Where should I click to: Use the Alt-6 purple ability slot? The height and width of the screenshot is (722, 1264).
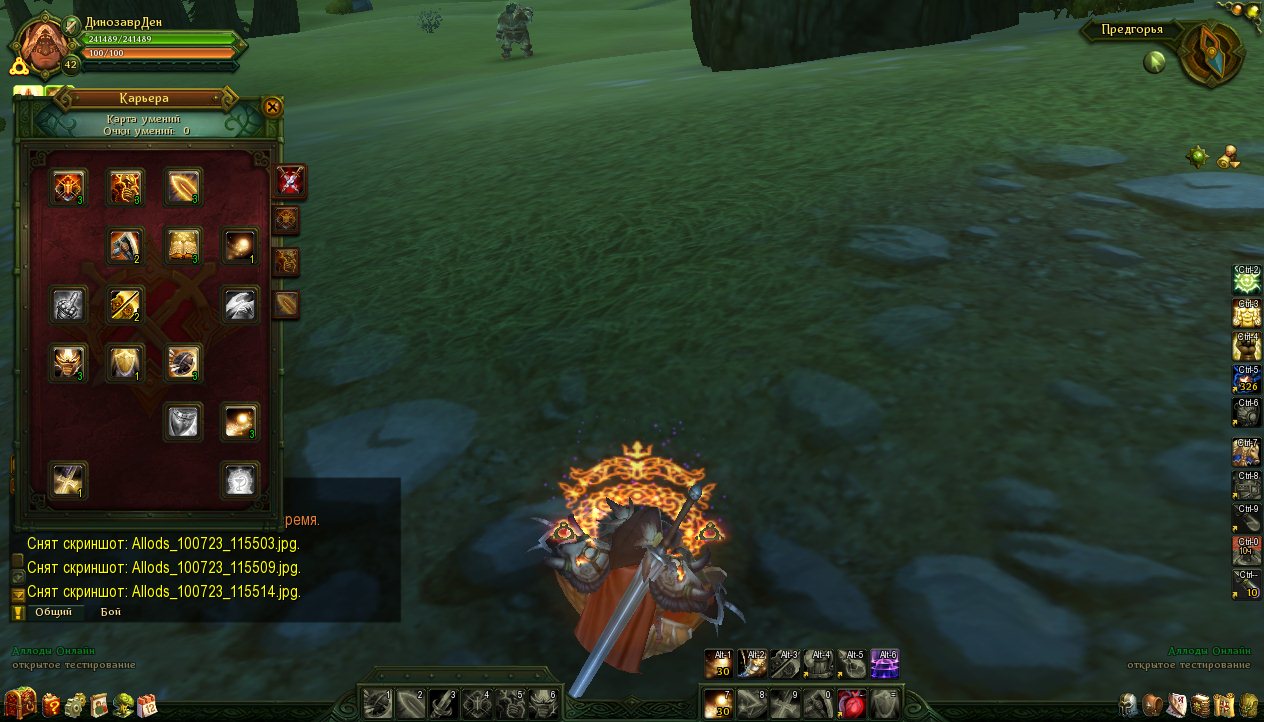pos(885,663)
